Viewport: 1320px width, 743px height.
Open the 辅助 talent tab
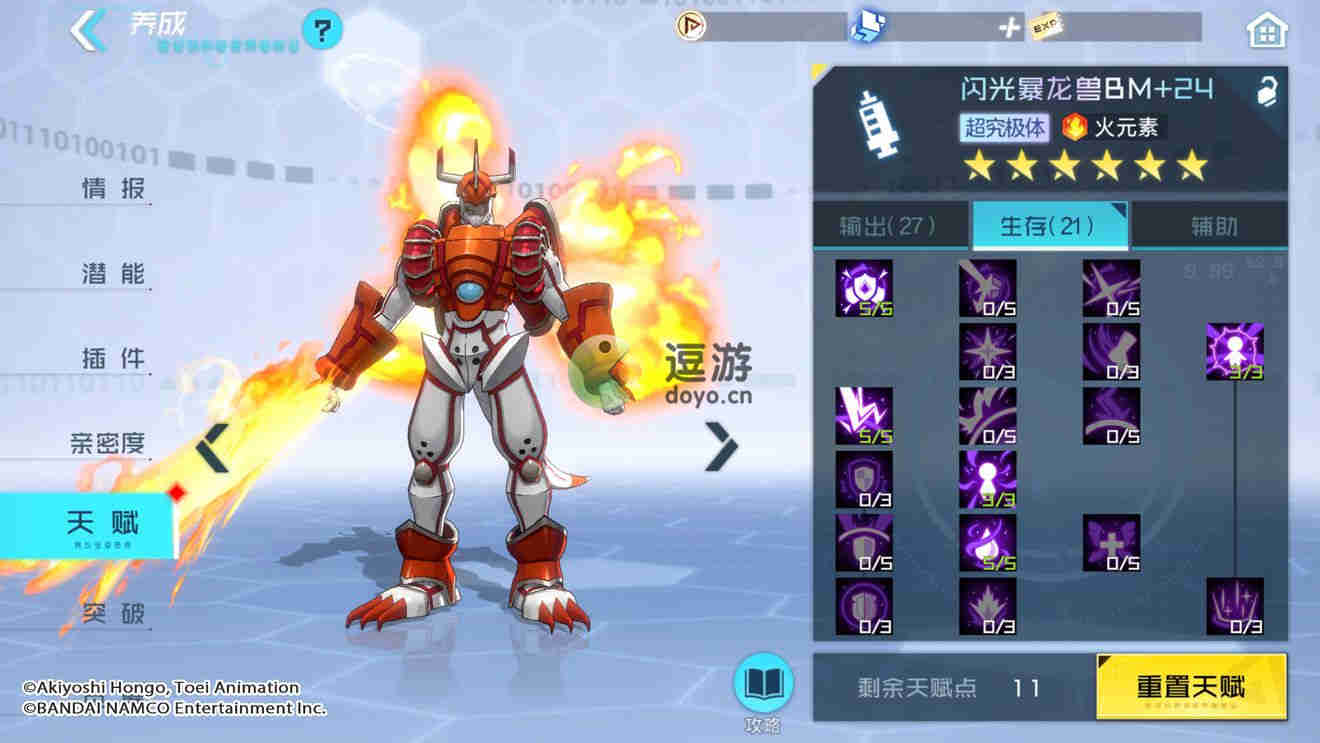click(1210, 226)
